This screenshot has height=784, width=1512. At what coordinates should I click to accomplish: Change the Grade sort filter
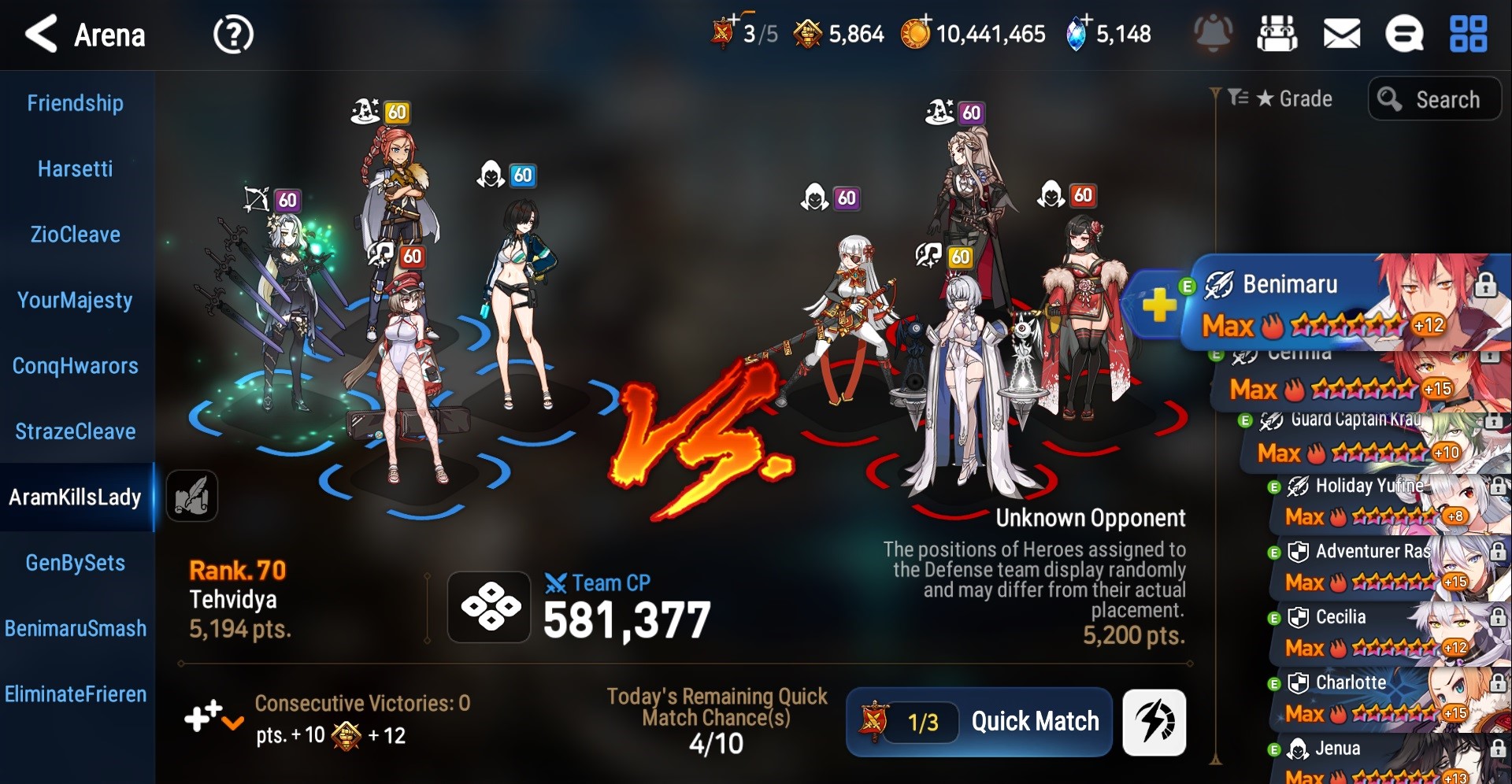click(x=1282, y=99)
